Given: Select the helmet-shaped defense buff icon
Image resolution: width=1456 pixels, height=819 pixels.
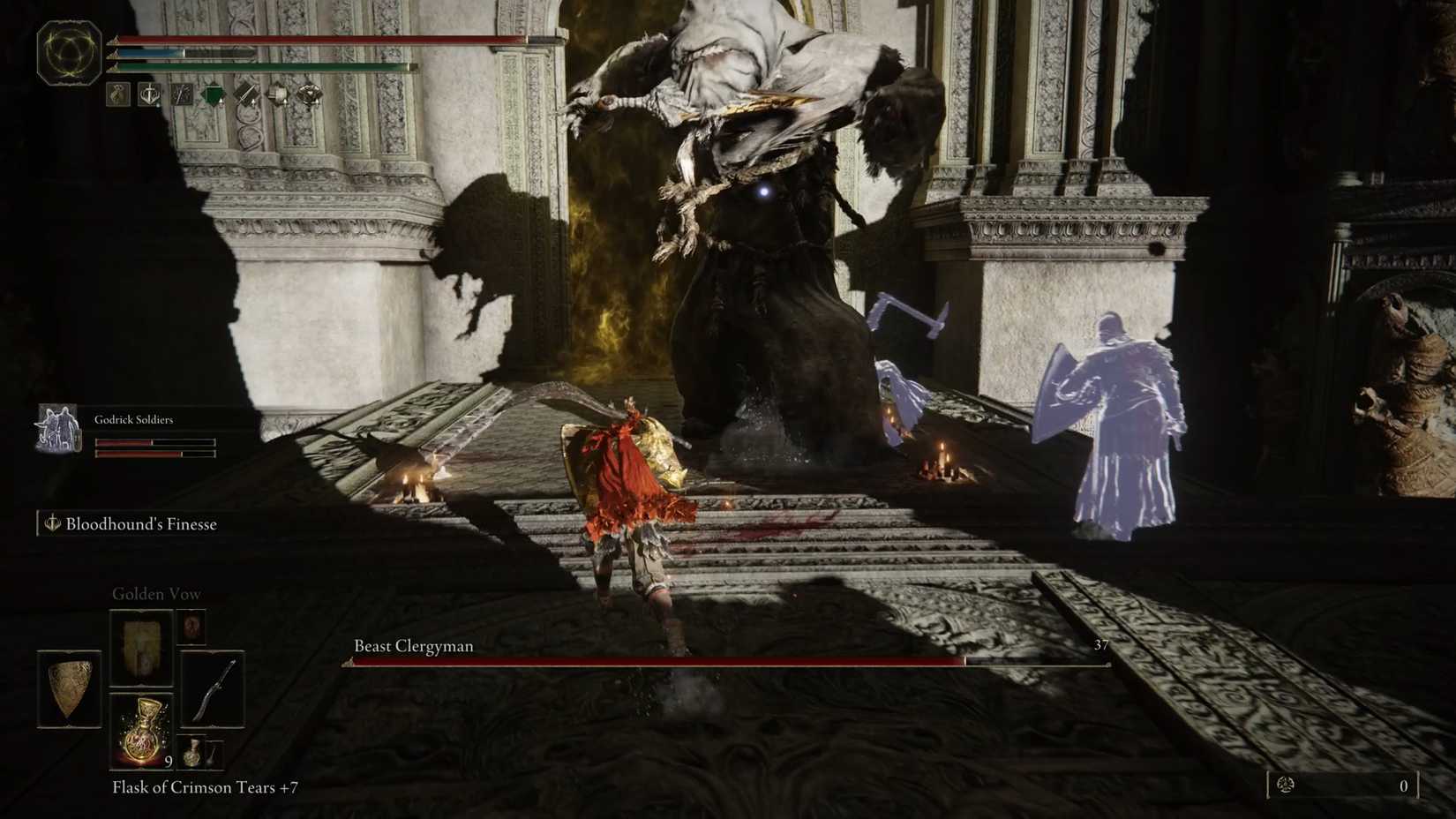Looking at the screenshot, I should 276,94.
